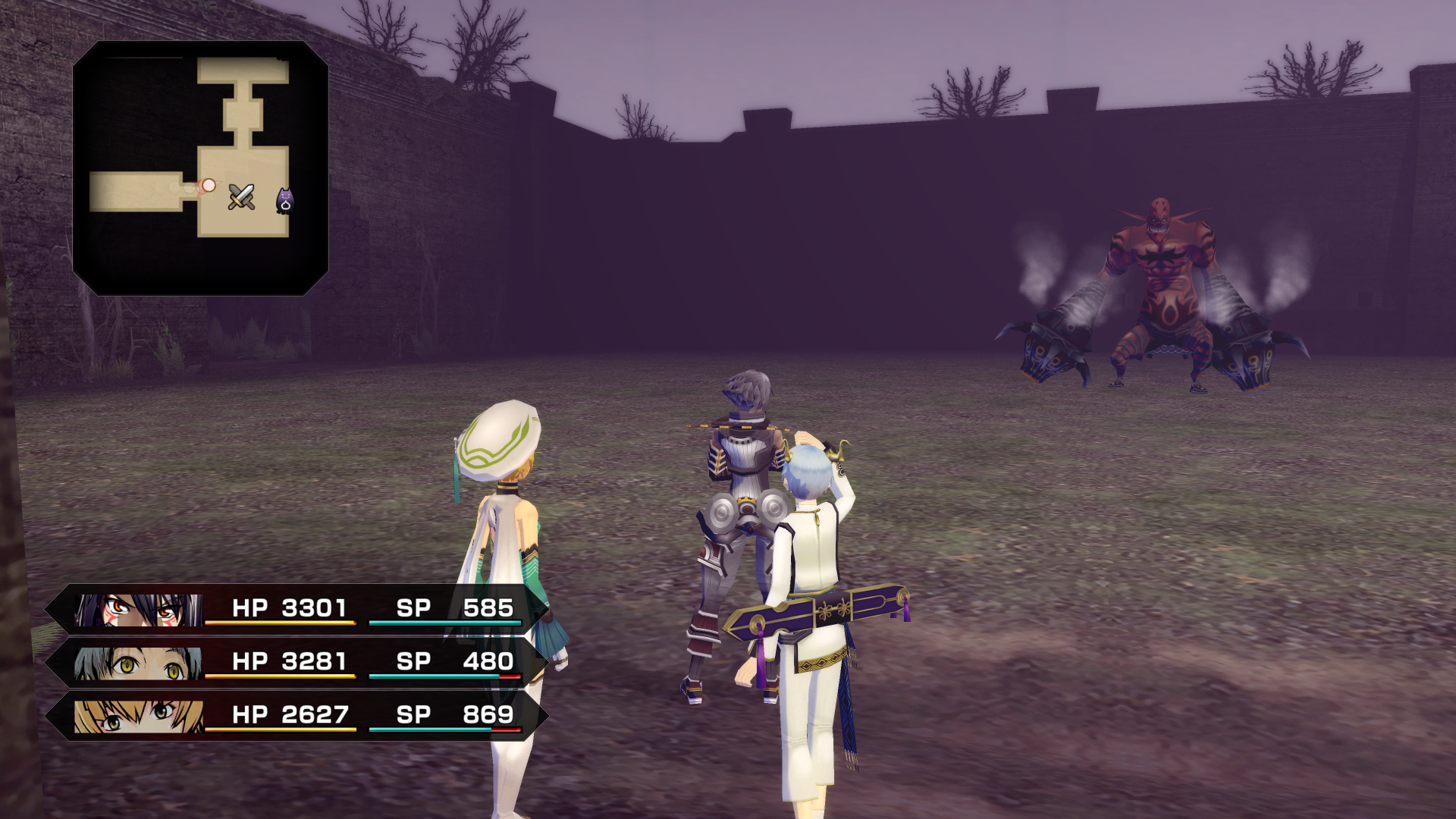This screenshot has width=1456, height=819.
Task: Click the pink player position marker on minimap
Action: click(209, 185)
